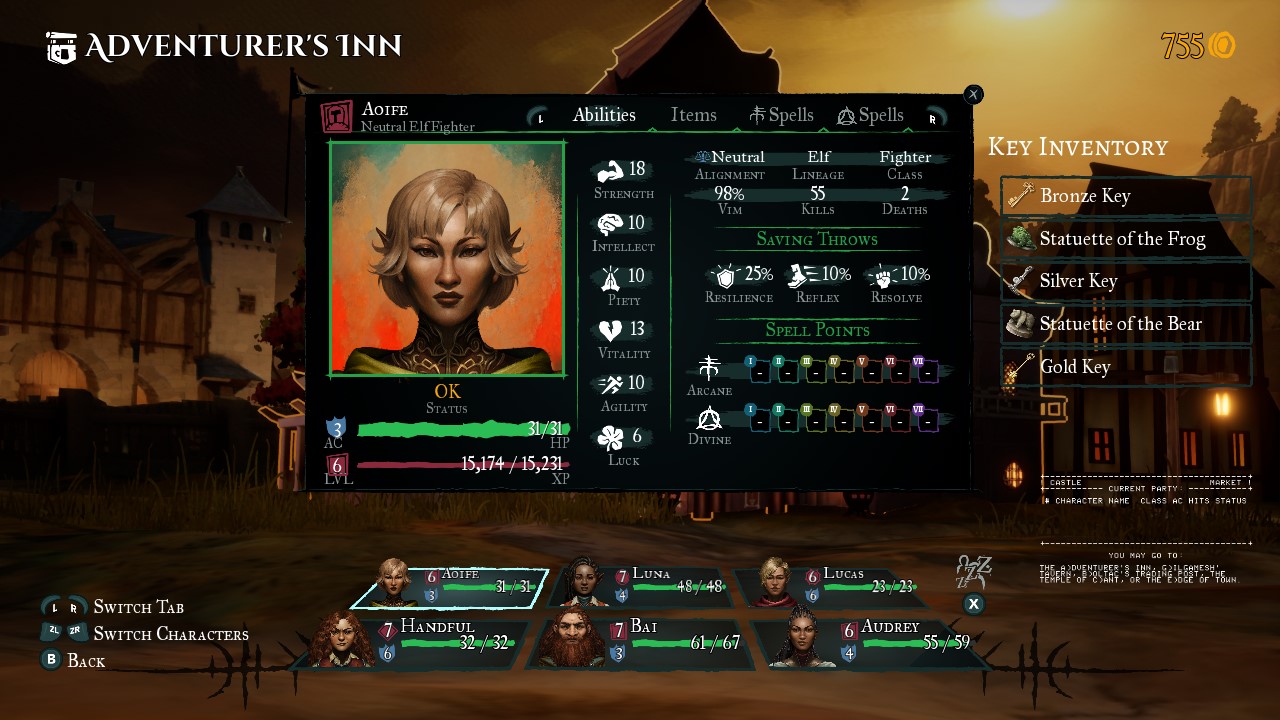Select the Gold Key entry
Image resolution: width=1280 pixels, height=720 pixels.
pos(1126,367)
